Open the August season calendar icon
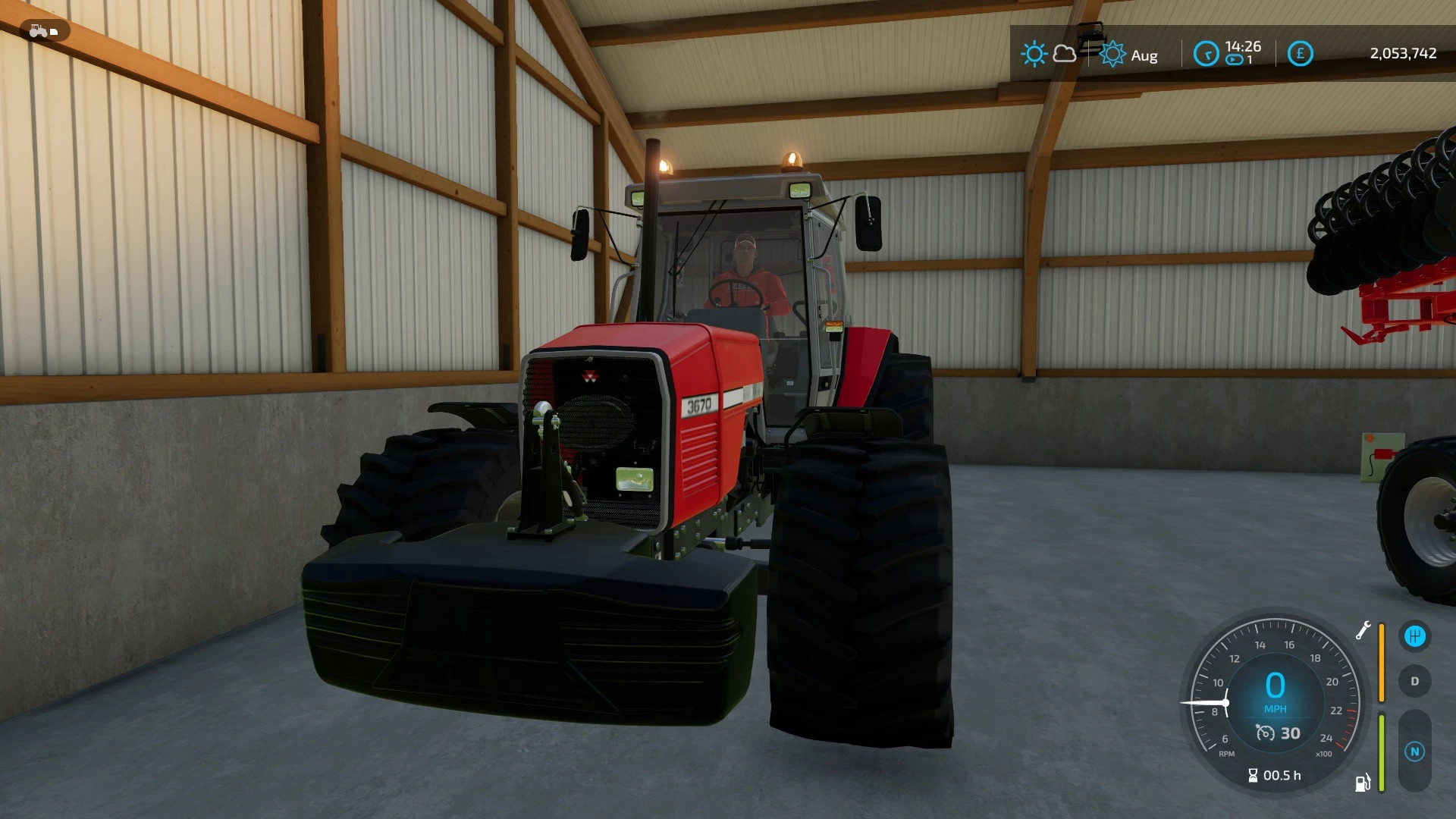 (x=1113, y=54)
